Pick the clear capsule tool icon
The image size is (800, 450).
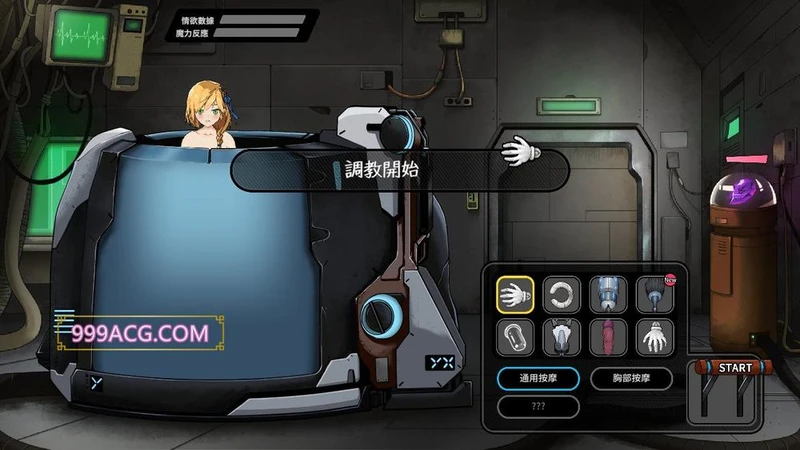(515, 337)
